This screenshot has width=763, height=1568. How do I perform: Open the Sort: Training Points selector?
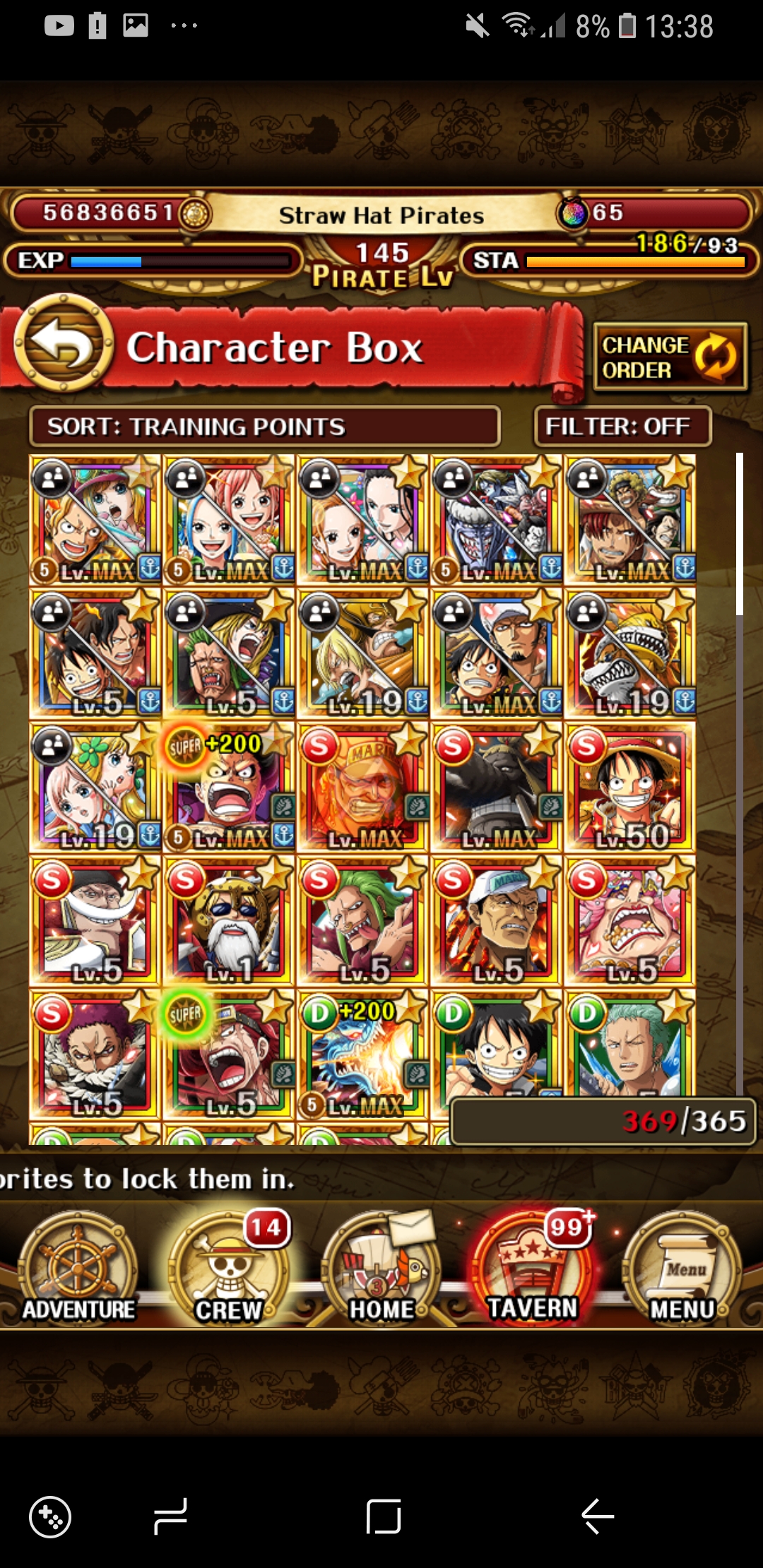pyautogui.click(x=264, y=427)
